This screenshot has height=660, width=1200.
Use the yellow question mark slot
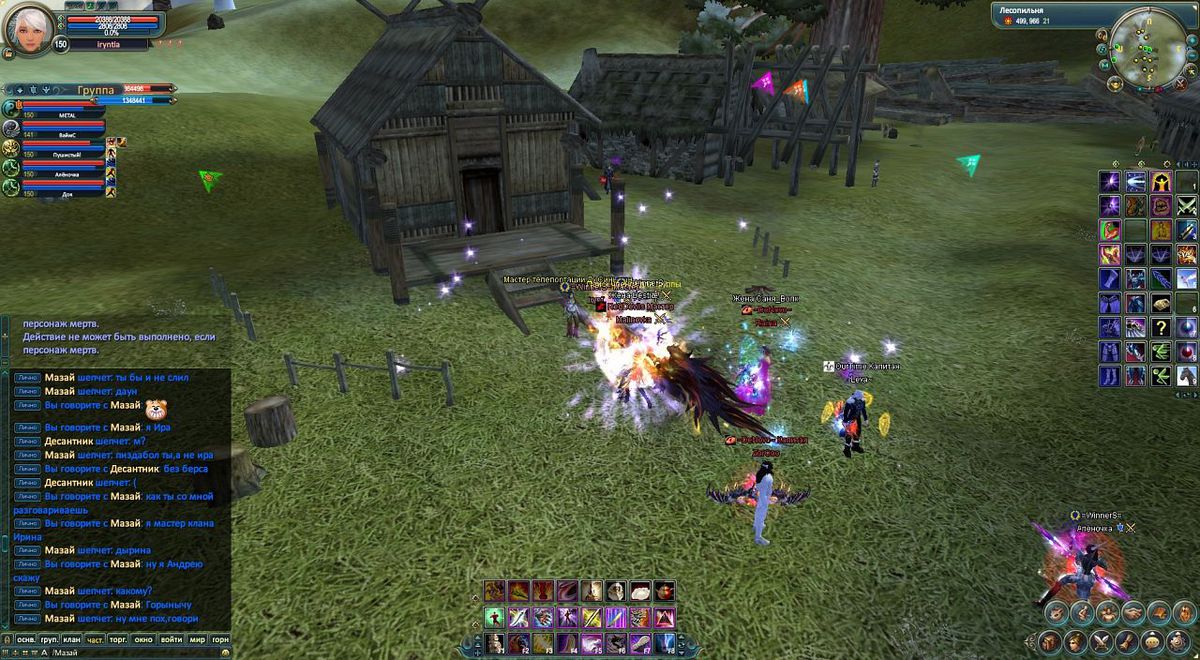point(1161,327)
